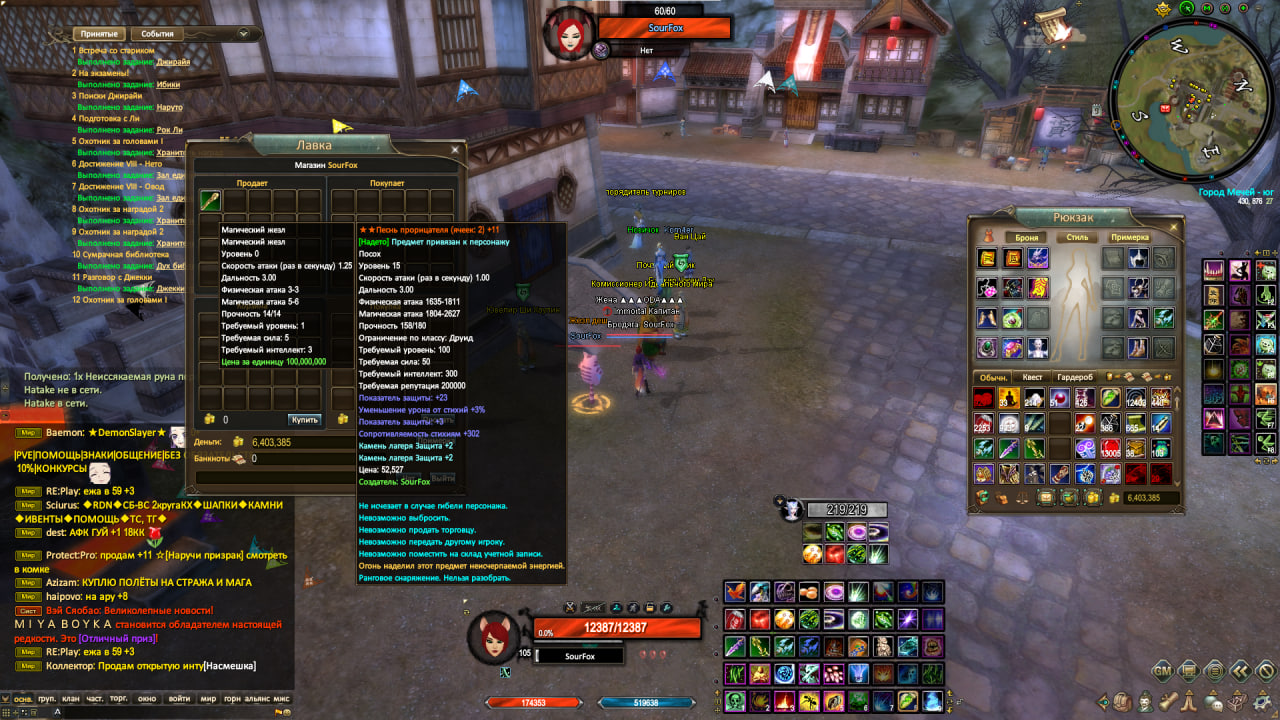Switch to the Стиль tab in backpack

pyautogui.click(x=1077, y=238)
